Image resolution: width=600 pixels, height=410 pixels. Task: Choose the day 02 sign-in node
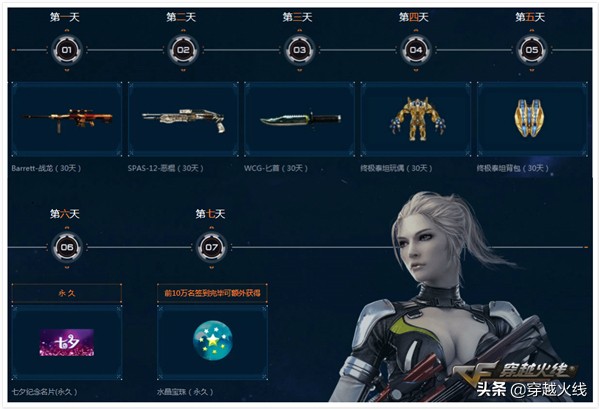(183, 50)
